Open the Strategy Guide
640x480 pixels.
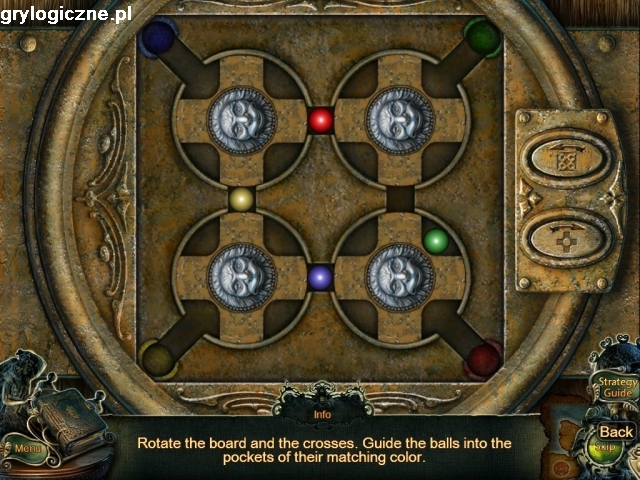(x=616, y=389)
